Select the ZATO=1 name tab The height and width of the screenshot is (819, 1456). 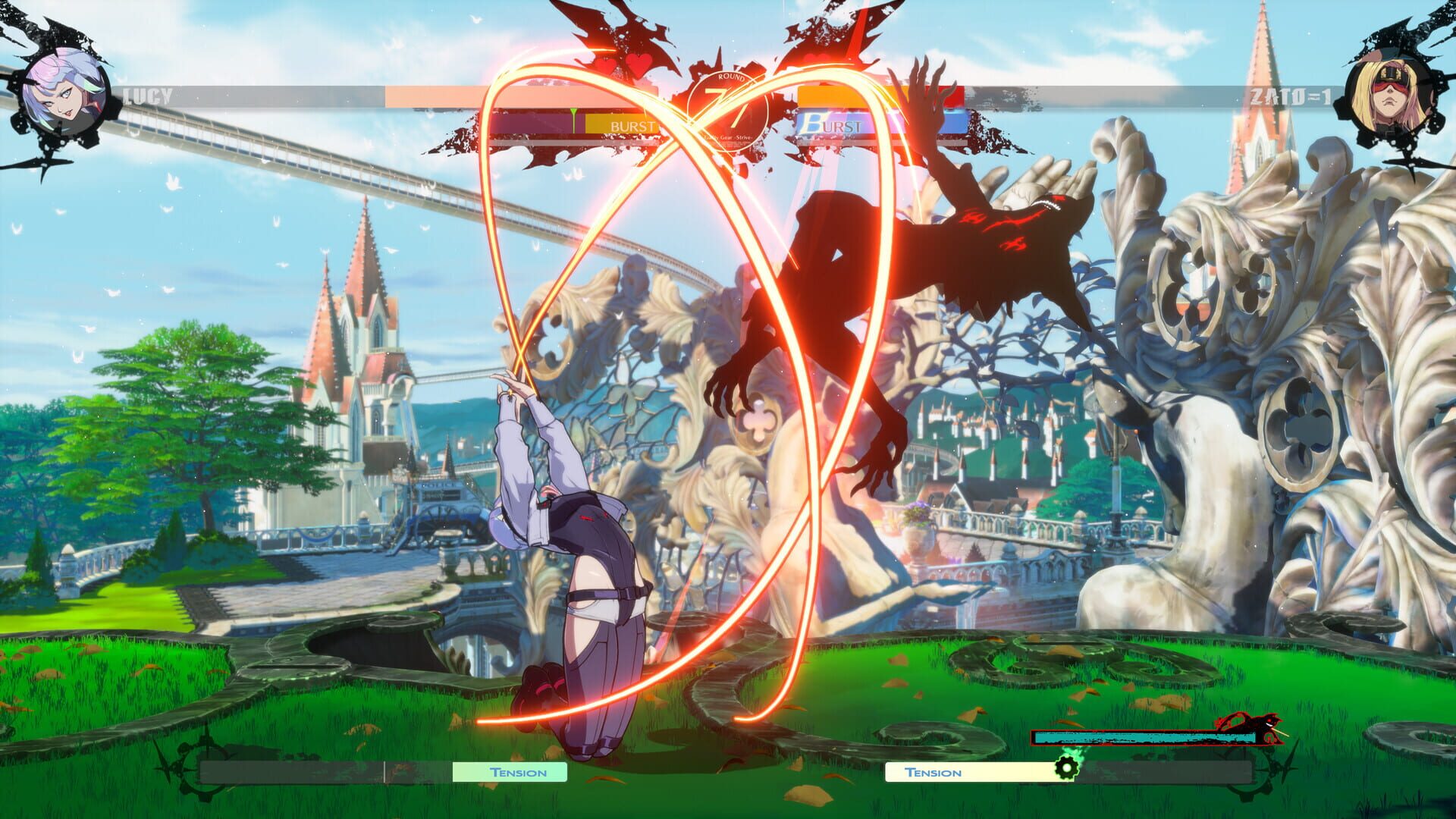pos(1289,95)
